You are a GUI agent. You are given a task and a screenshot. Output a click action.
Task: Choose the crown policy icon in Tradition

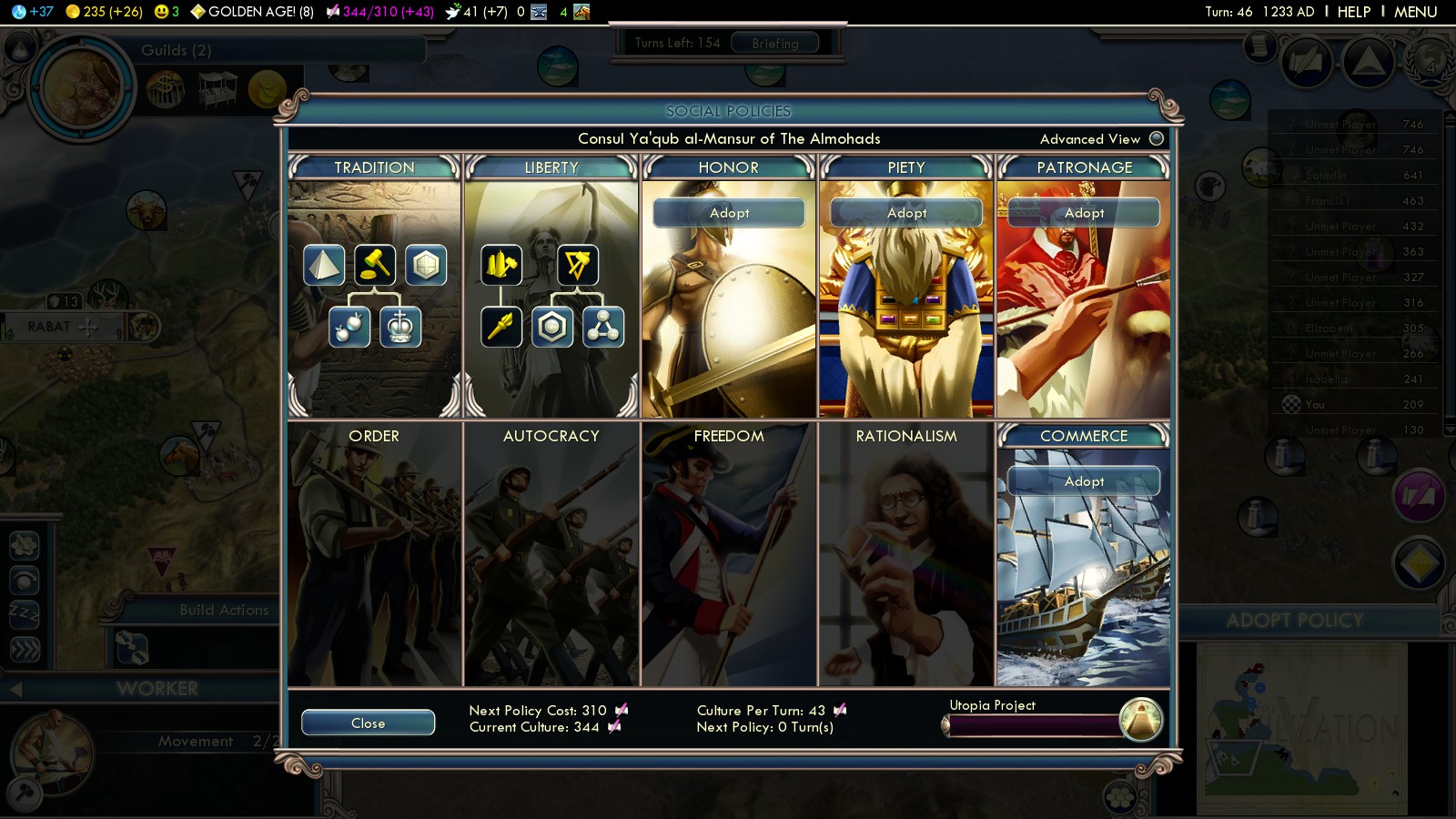click(400, 328)
